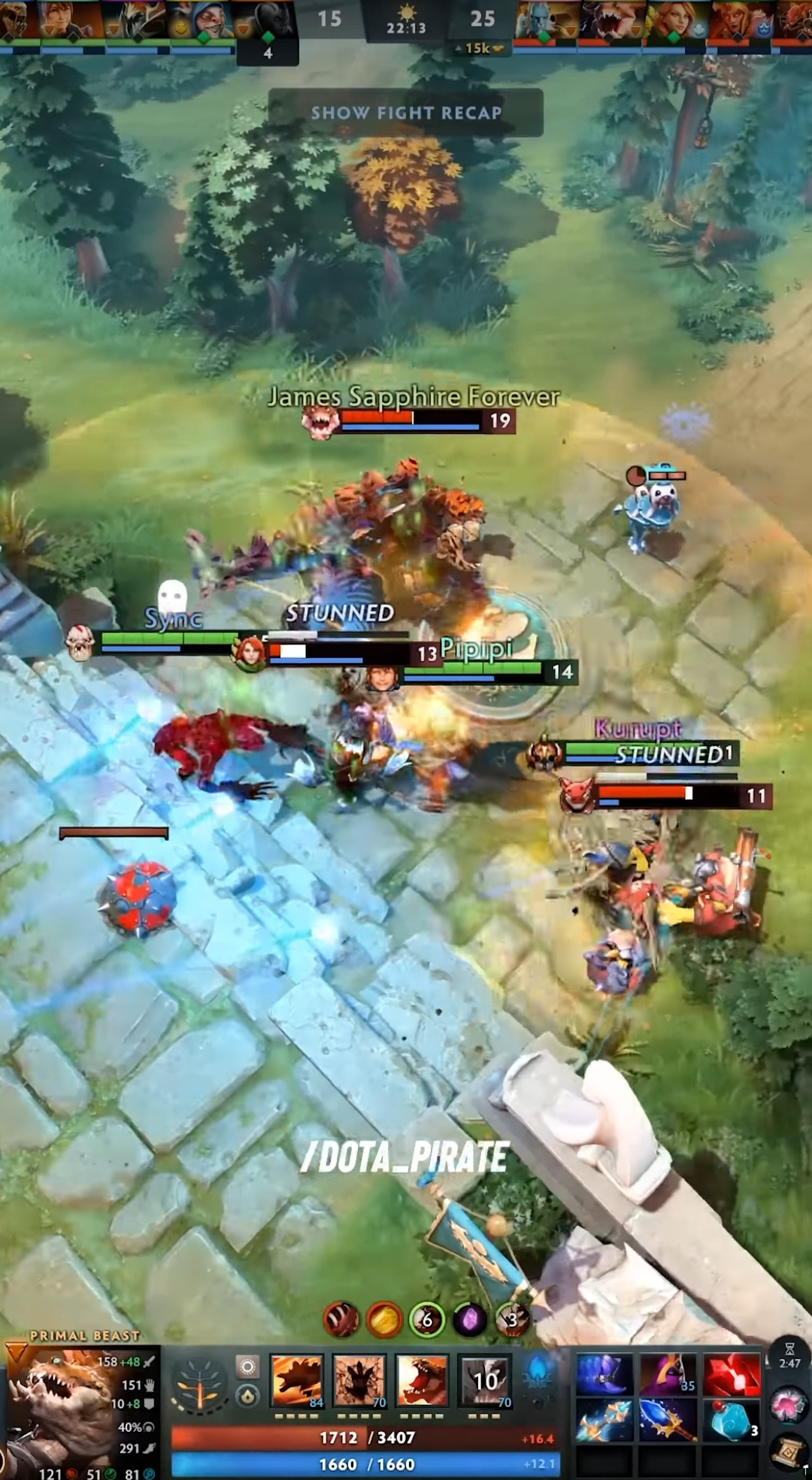Activate the Onslaught charging beast ability
The image size is (812, 1480).
pyautogui.click(x=297, y=1380)
